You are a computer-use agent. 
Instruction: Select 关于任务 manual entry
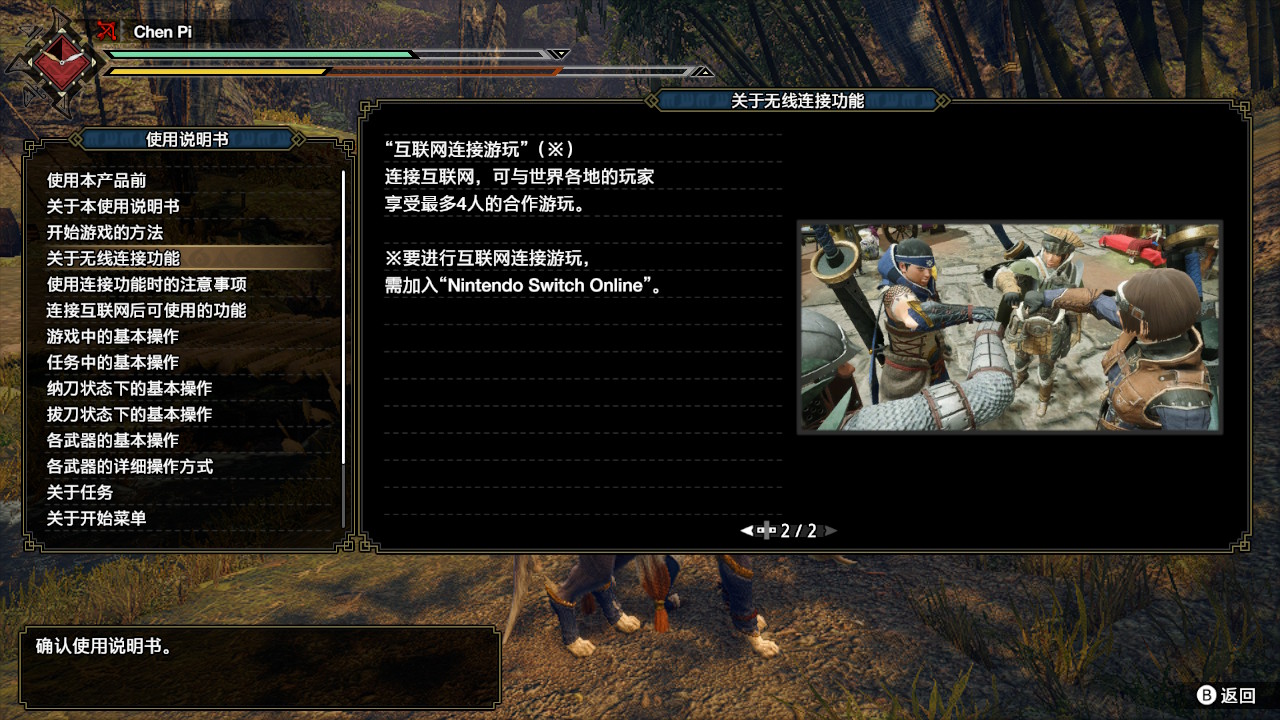(80, 492)
